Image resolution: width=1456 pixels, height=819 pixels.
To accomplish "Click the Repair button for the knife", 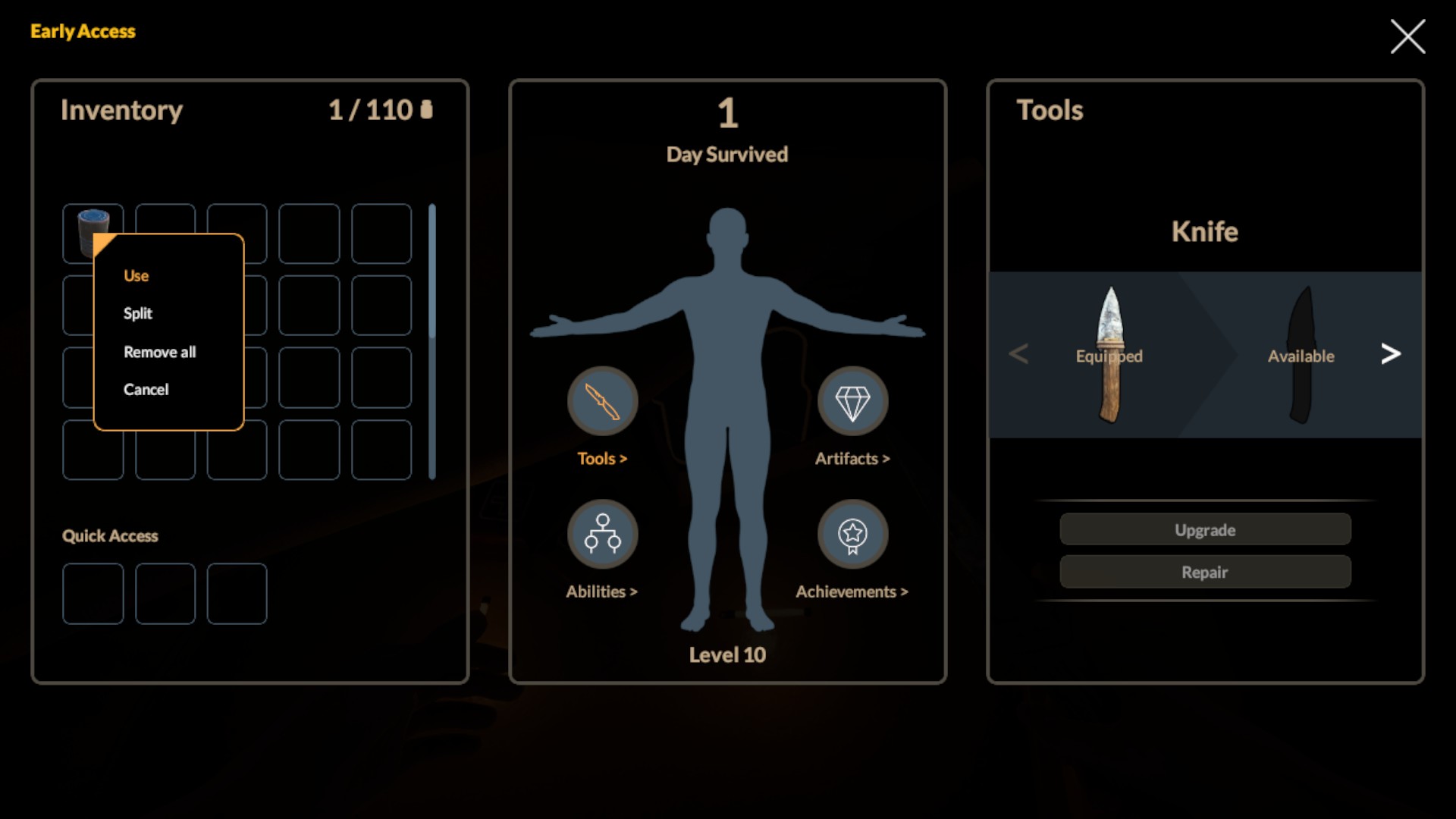I will 1205,572.
